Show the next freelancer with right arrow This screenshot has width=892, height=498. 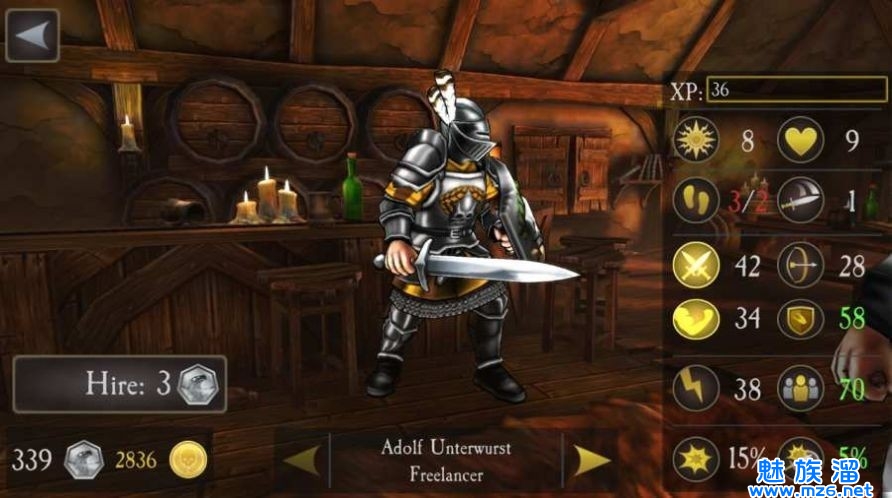tap(592, 459)
